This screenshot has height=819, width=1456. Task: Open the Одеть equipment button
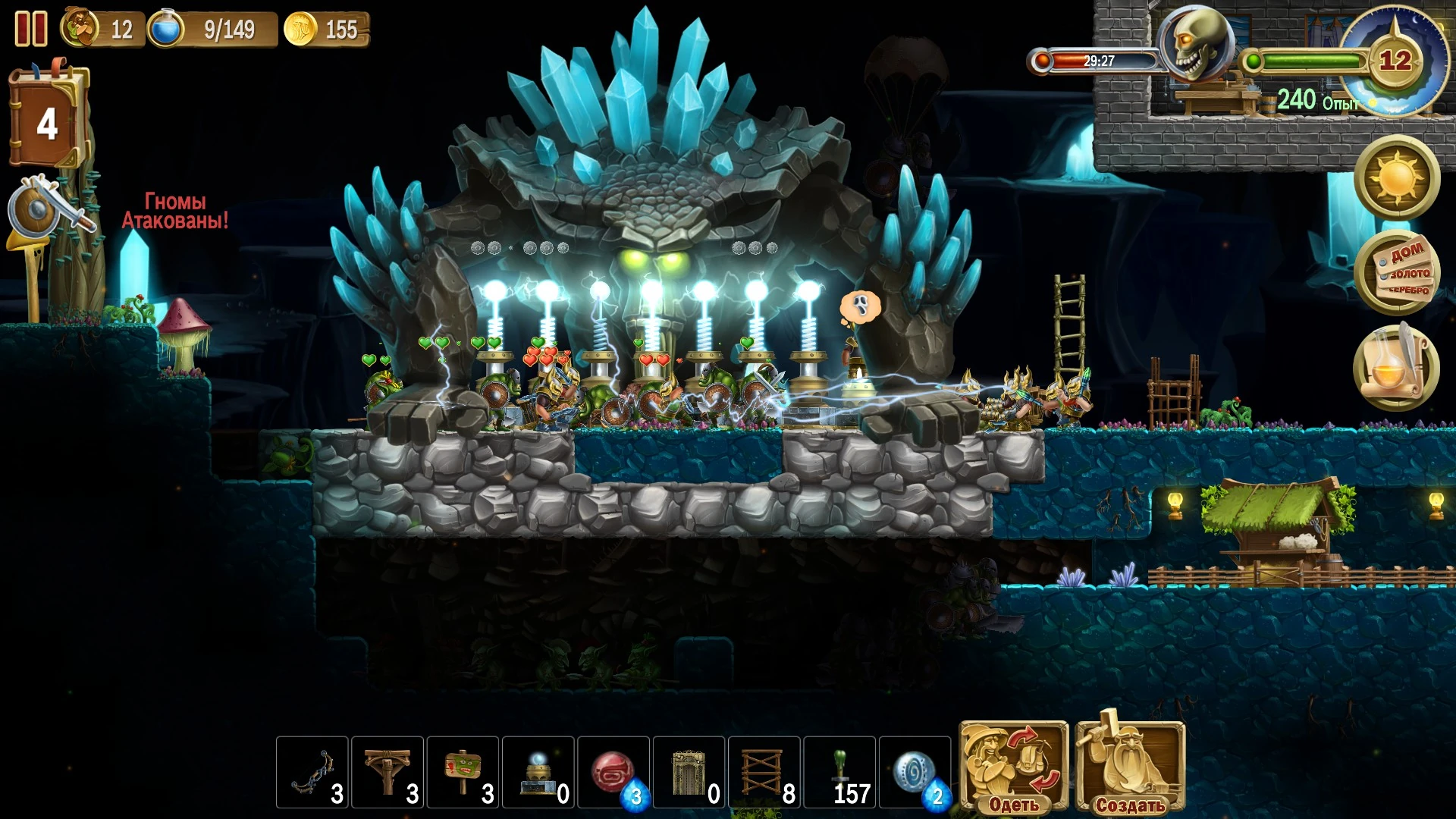click(1013, 767)
